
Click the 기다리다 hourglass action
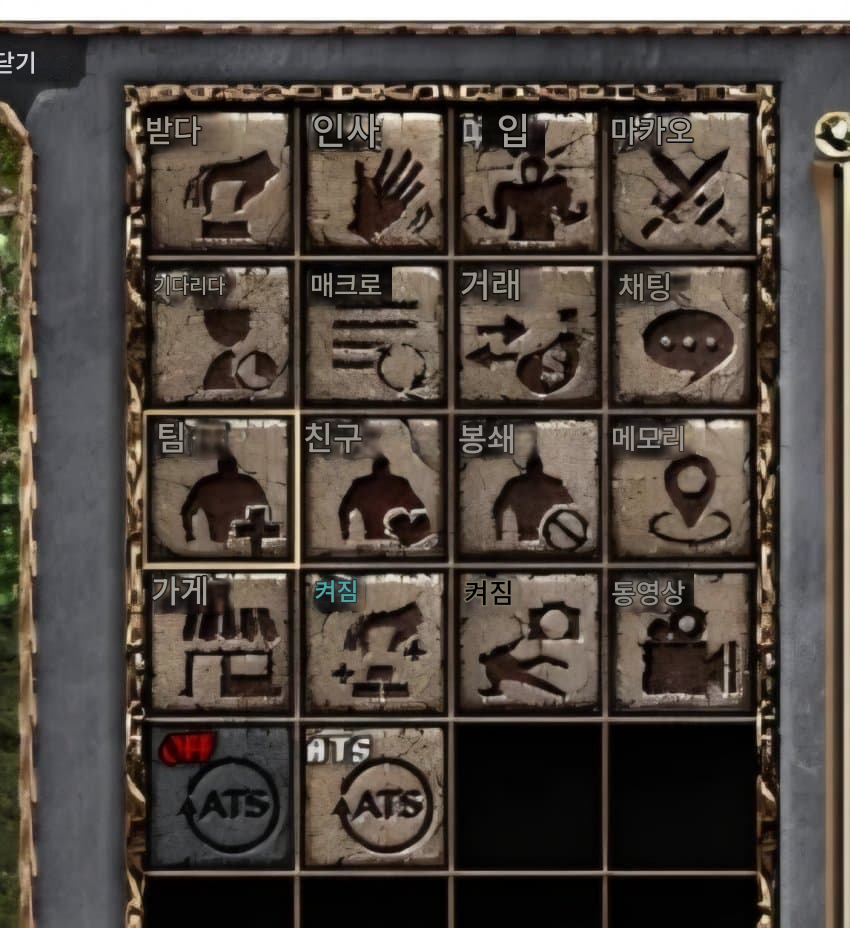point(220,334)
